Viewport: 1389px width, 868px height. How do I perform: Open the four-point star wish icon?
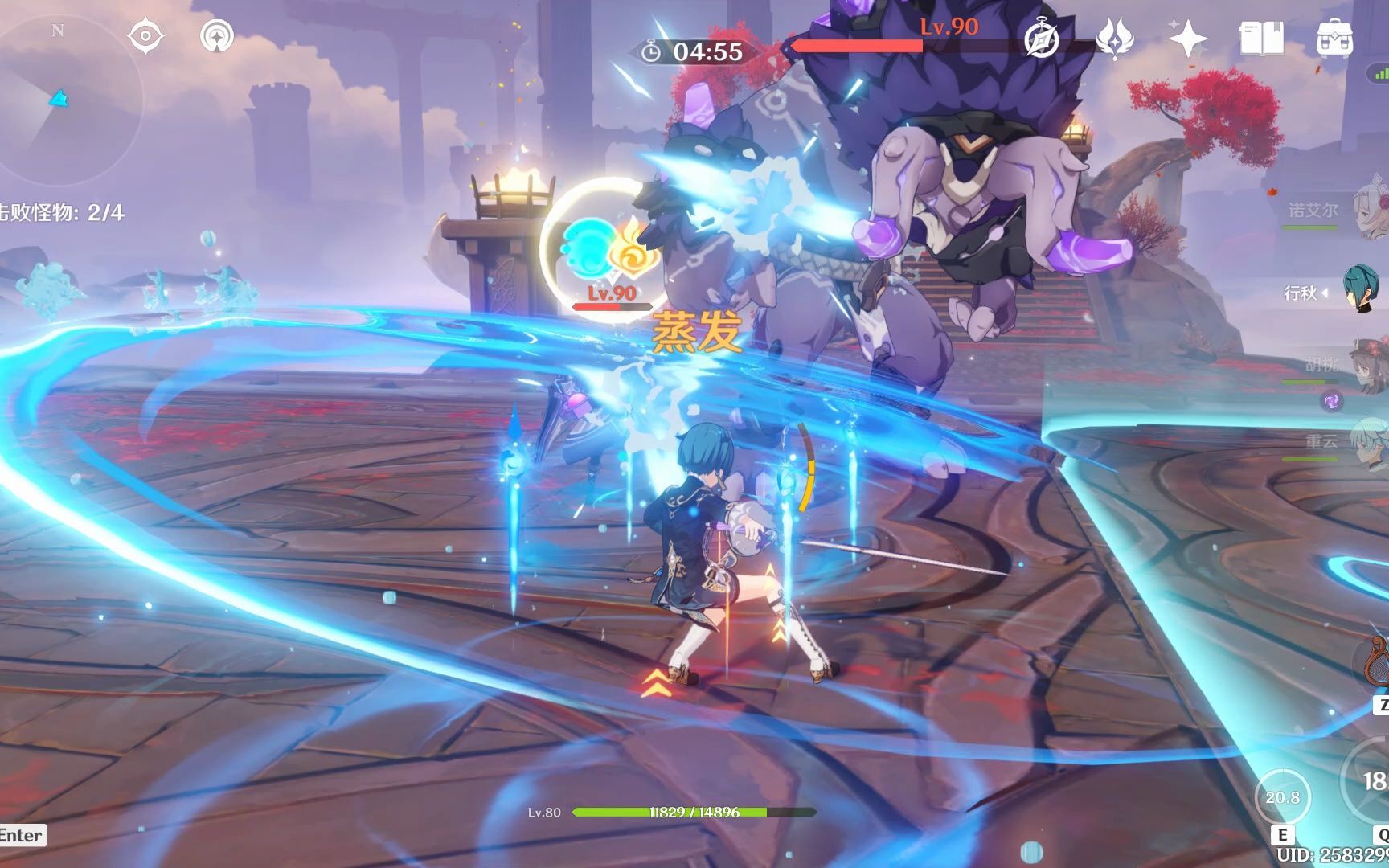(1187, 39)
